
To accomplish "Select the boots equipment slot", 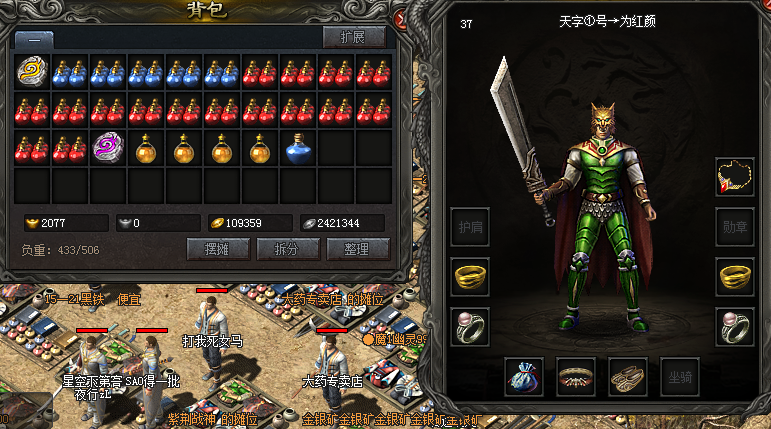I will (628, 377).
